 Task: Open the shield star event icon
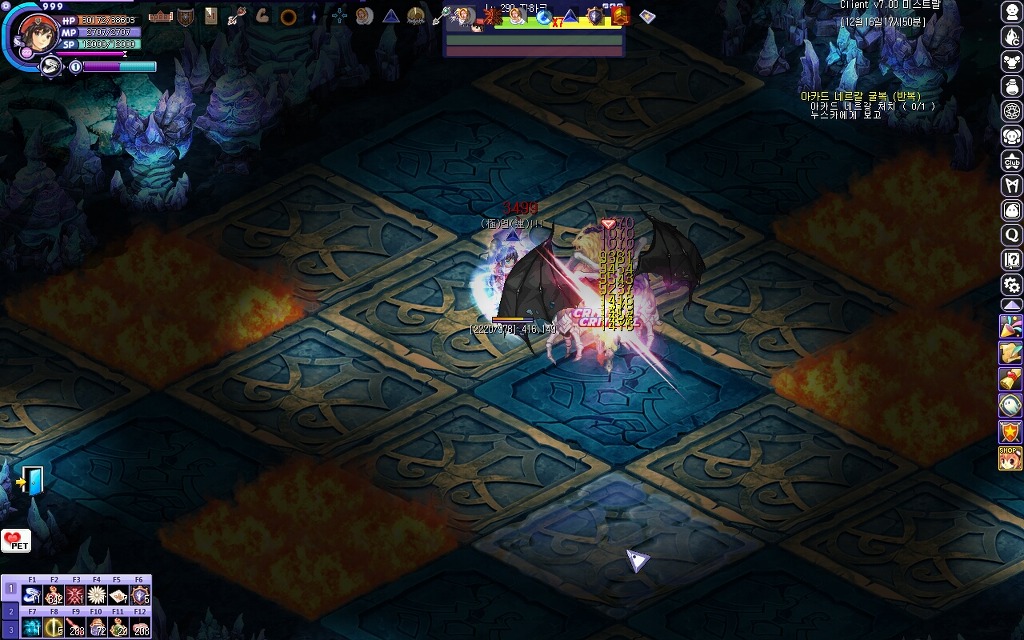1011,431
